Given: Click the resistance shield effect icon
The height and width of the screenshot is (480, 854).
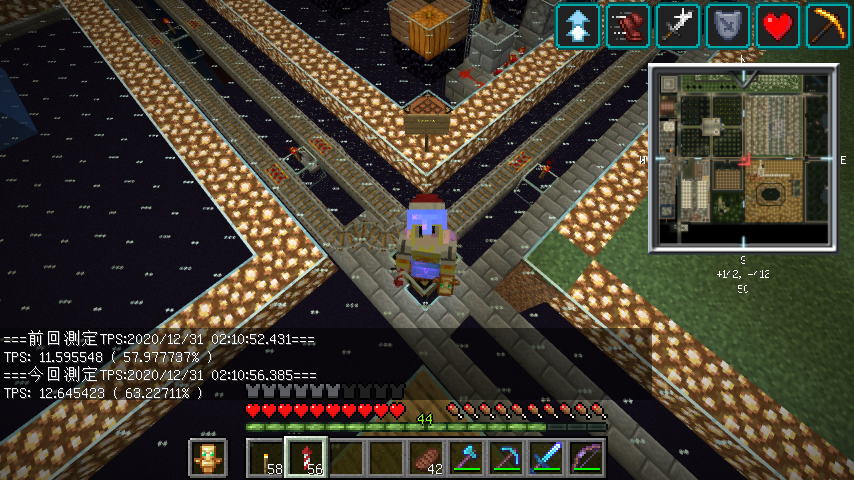Looking at the screenshot, I should pyautogui.click(x=728, y=25).
